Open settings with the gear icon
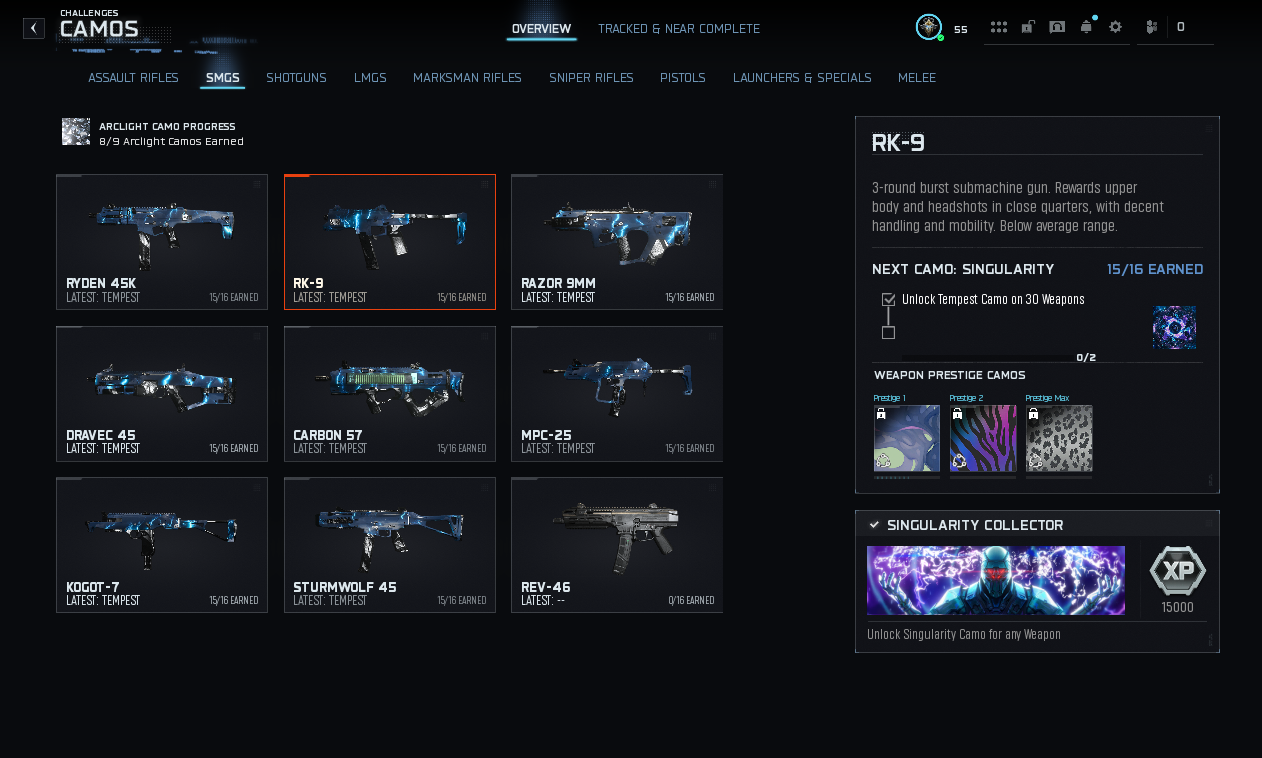The image size is (1262, 758). click(1115, 27)
